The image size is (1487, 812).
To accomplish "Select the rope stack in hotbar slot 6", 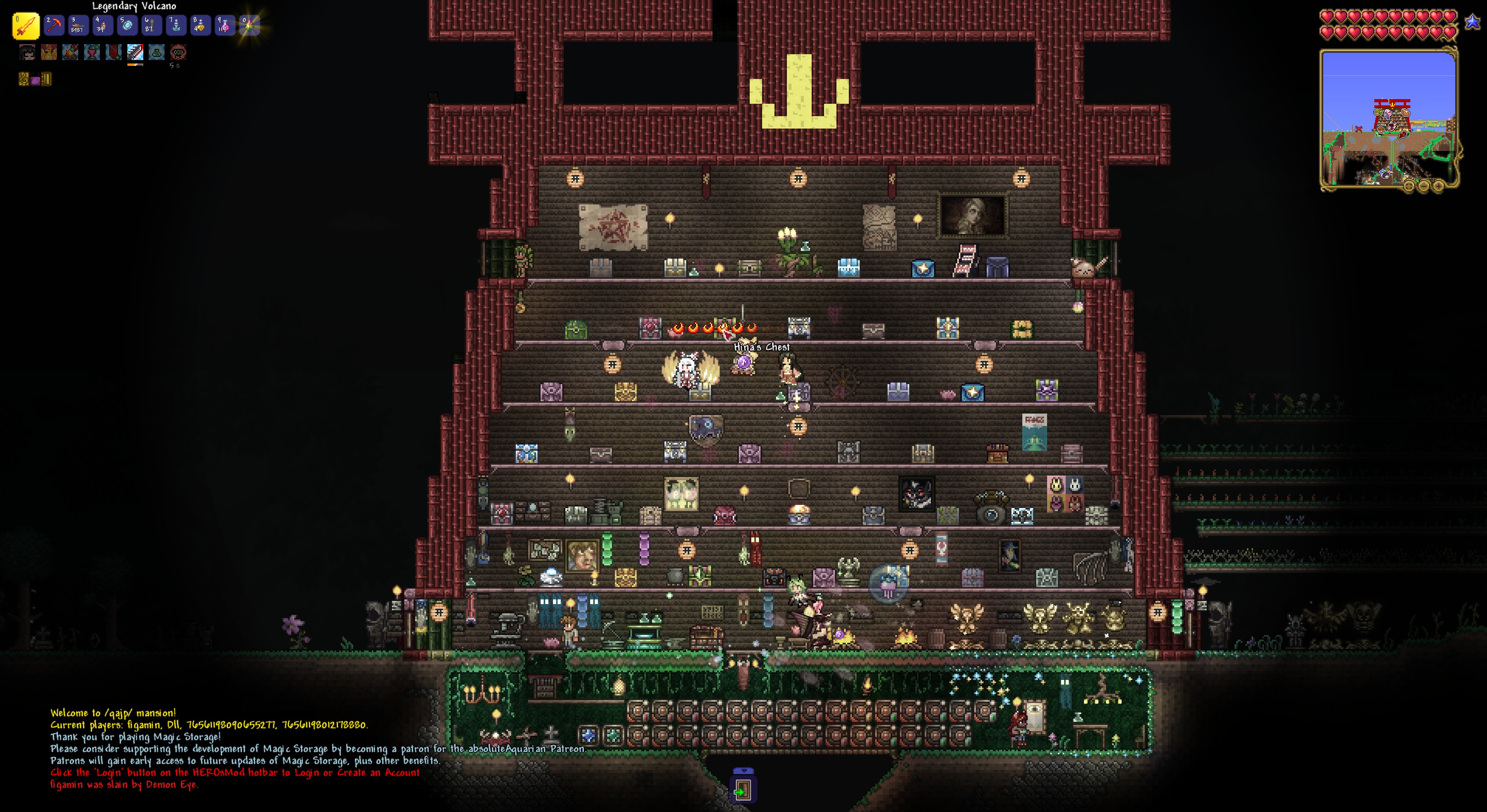I will click(x=151, y=26).
